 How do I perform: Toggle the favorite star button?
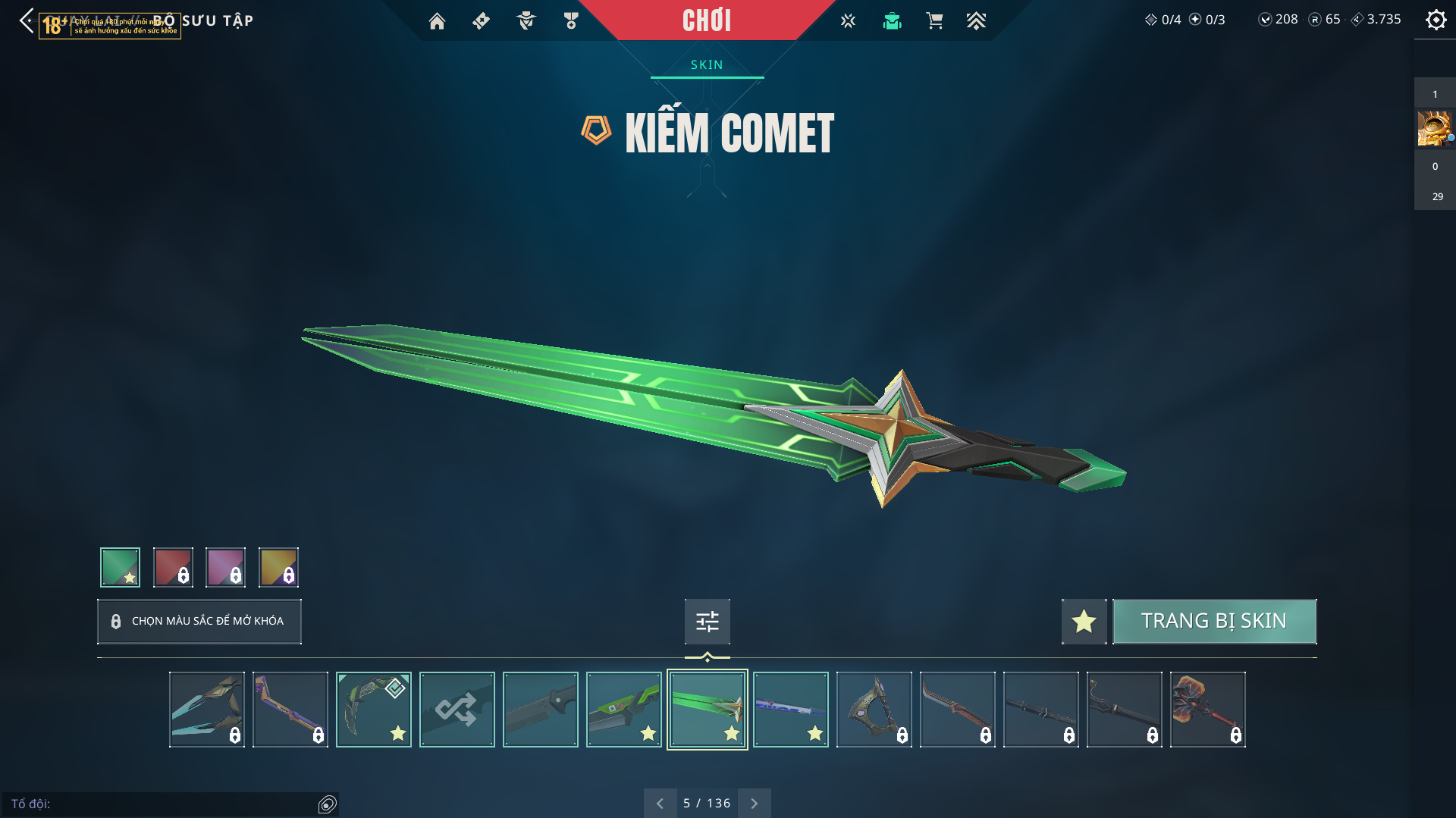point(1084,621)
